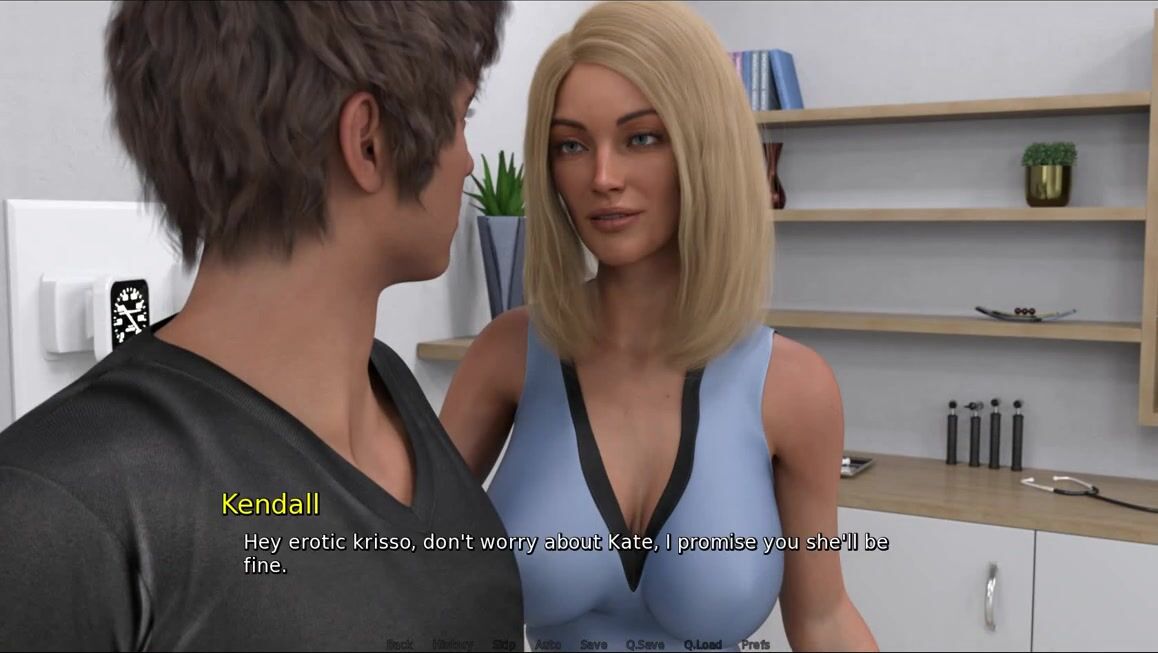Open the Save screen
The height and width of the screenshot is (653, 1158).
click(x=593, y=644)
